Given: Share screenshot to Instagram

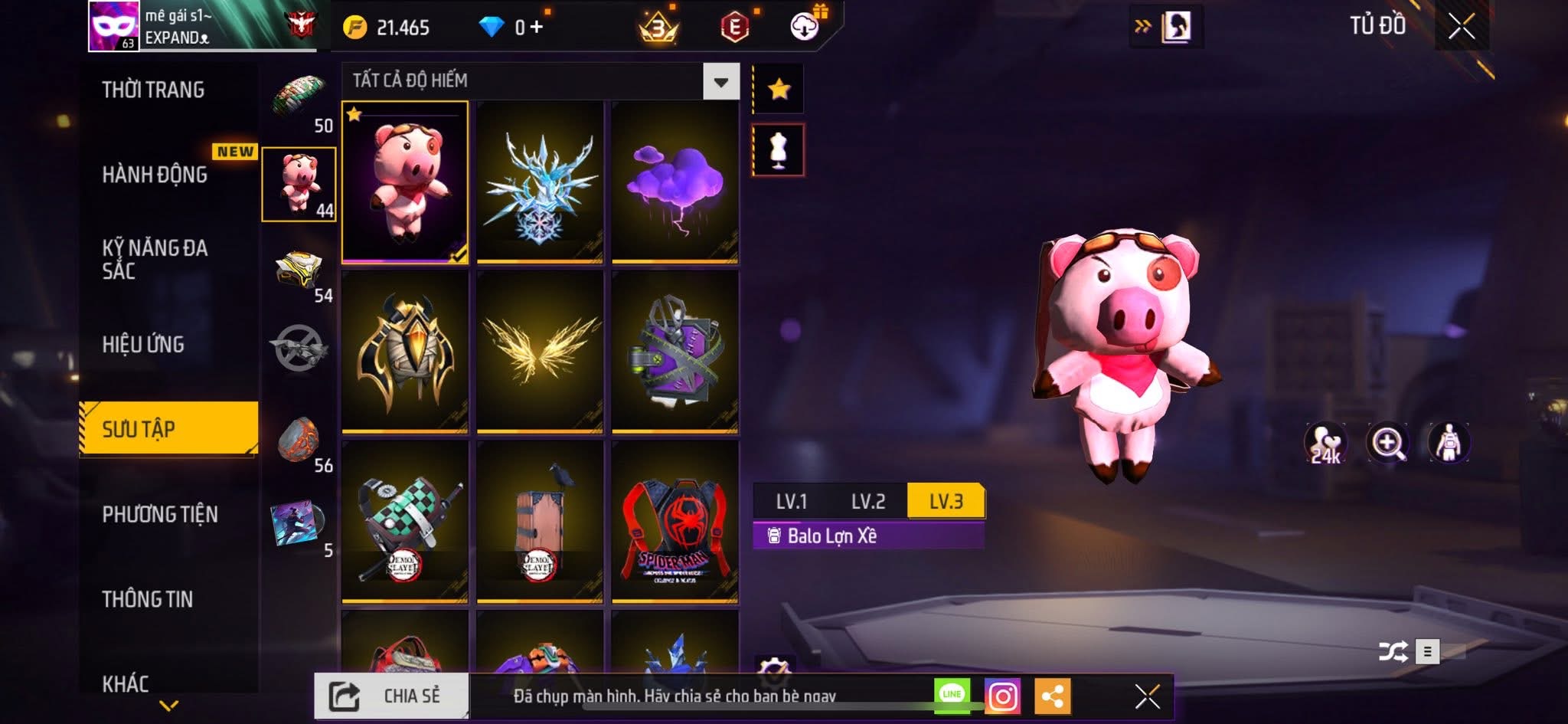Looking at the screenshot, I should click(x=1003, y=696).
